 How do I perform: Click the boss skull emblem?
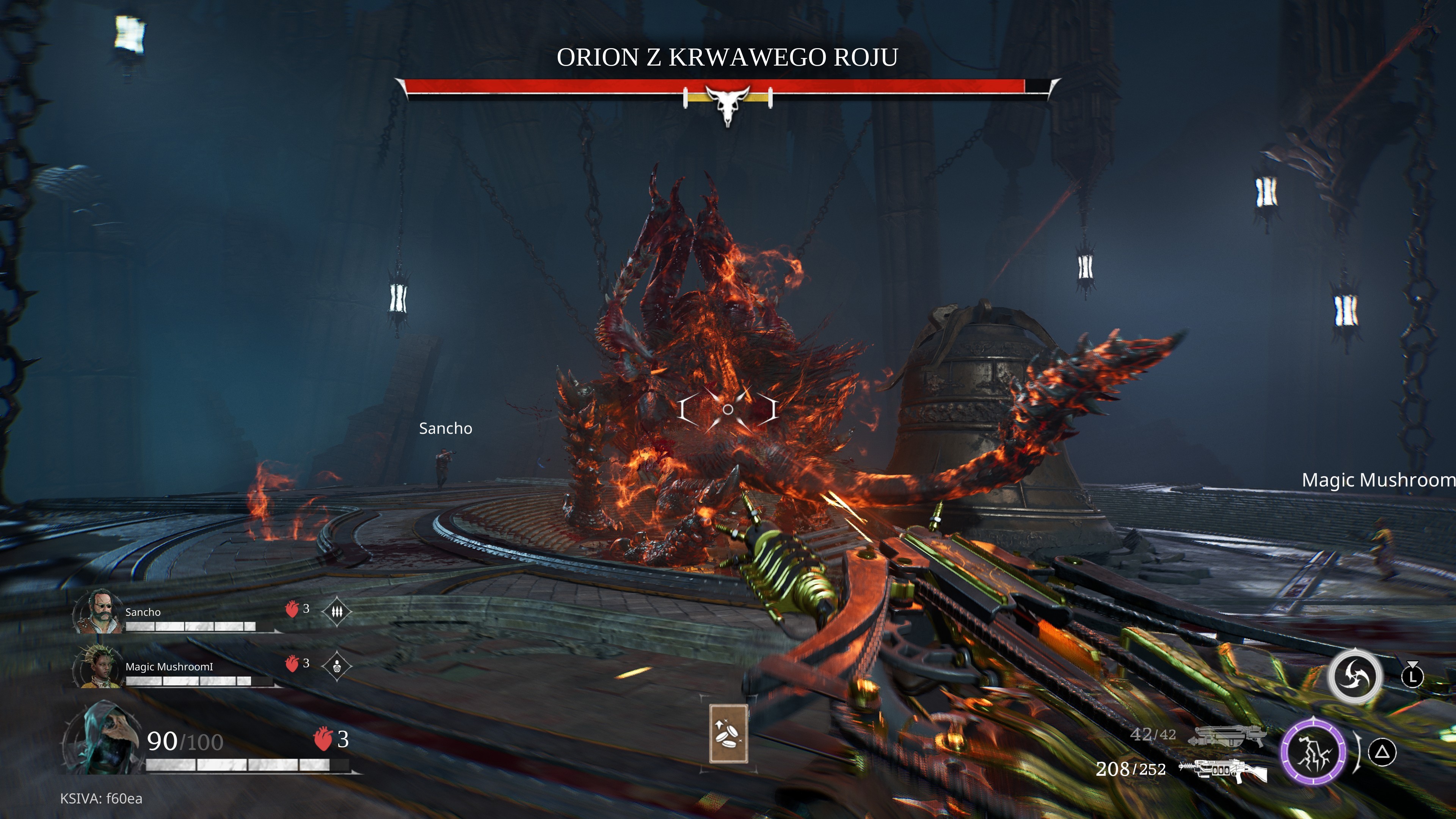point(728,104)
